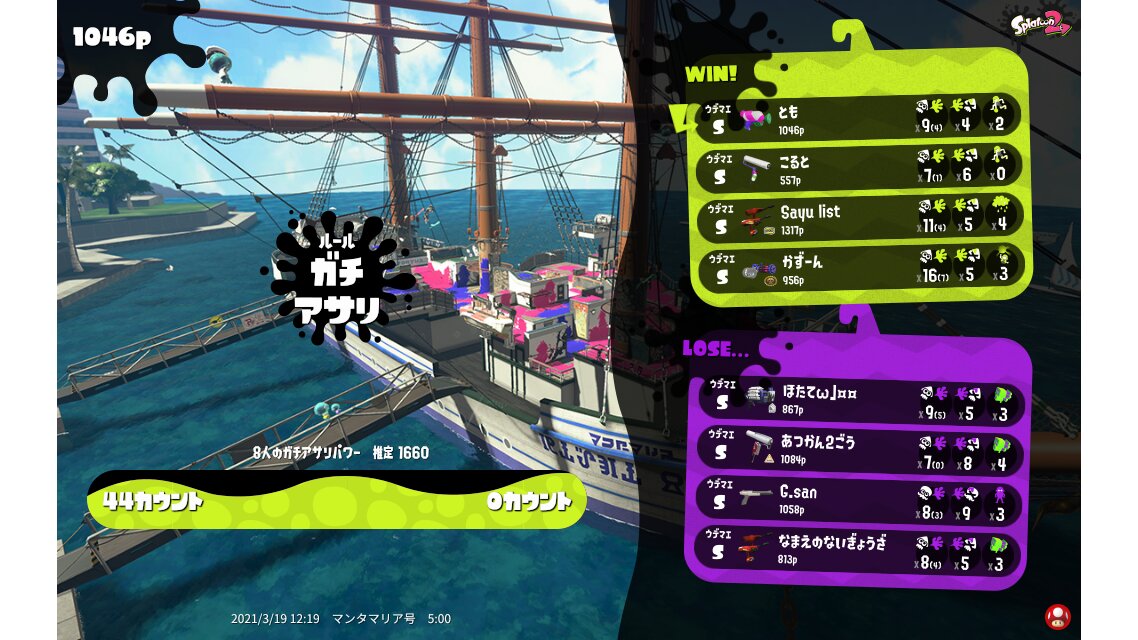1138x640 pixels.
Task: Open the なまえのないぎょうざ player row
Action: (x=860, y=551)
